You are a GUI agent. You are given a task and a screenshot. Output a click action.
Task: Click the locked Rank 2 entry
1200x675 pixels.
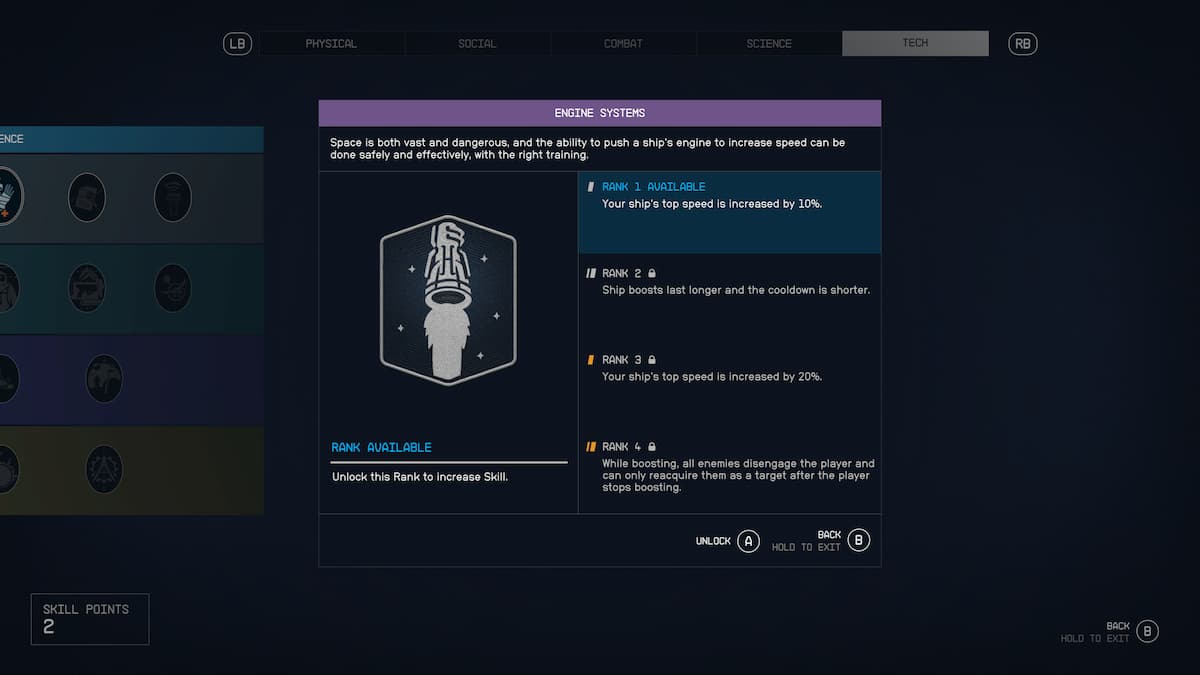pyautogui.click(x=729, y=282)
